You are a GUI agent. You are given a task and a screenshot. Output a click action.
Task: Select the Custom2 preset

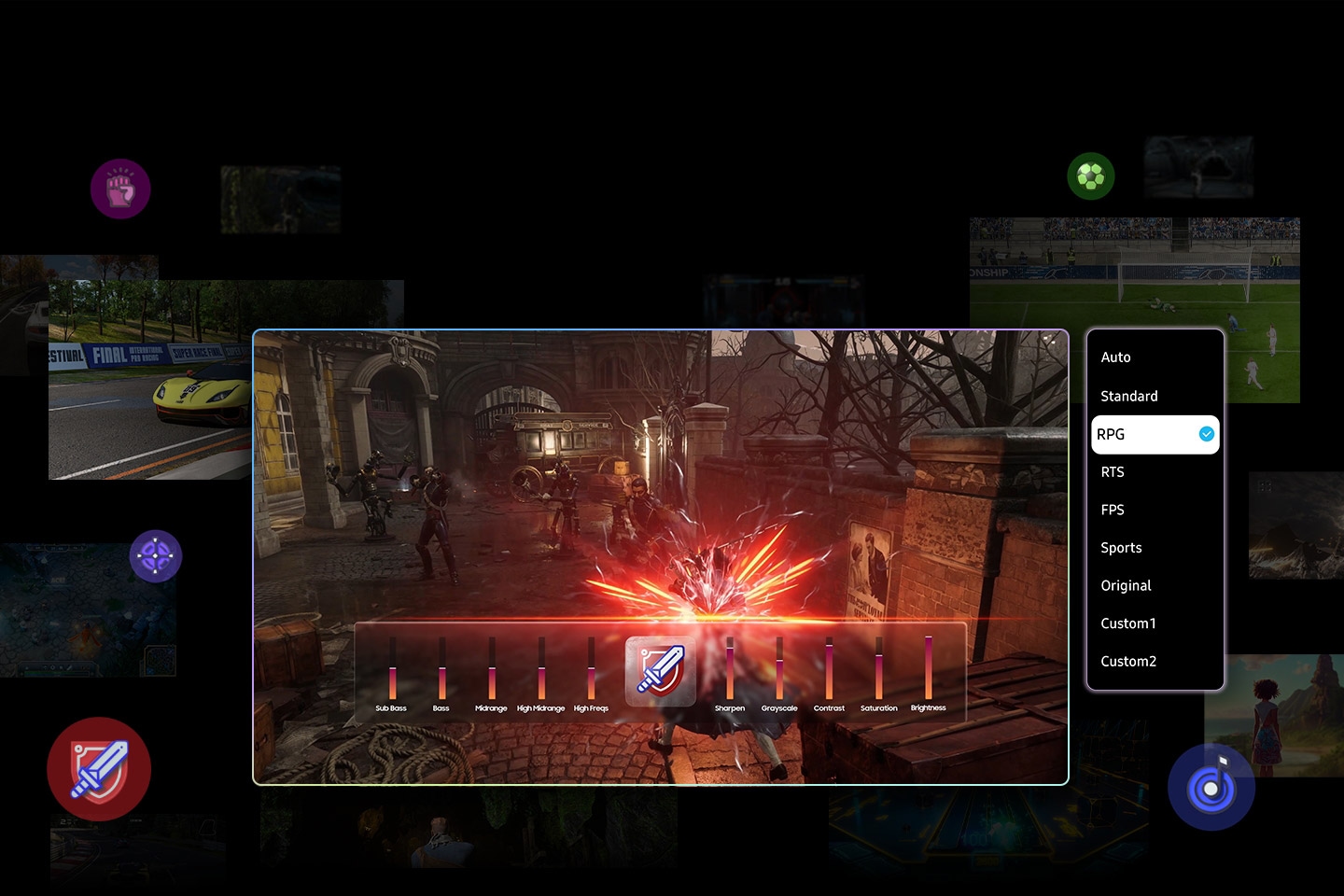pyautogui.click(x=1128, y=661)
